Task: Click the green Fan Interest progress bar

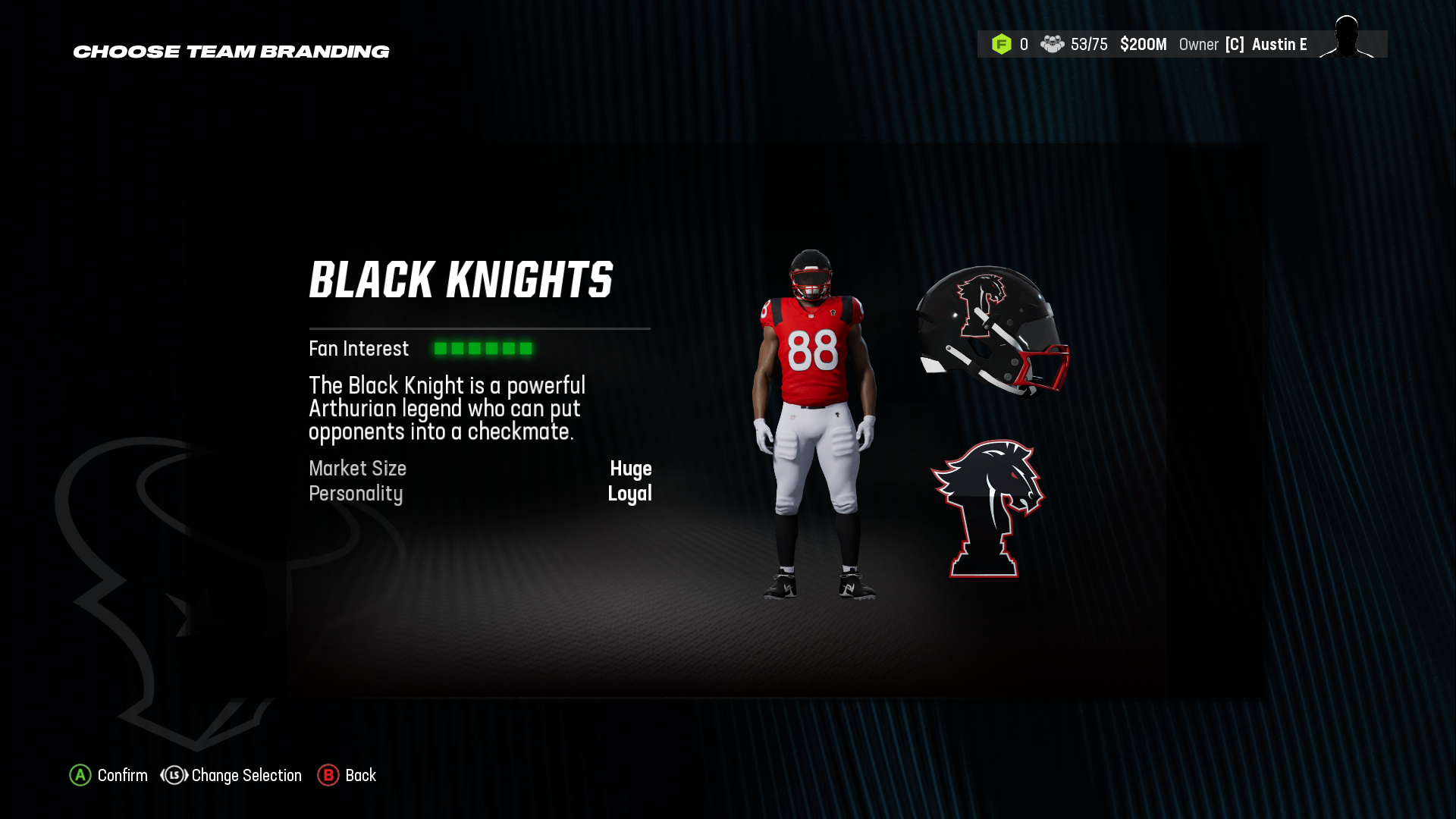Action: coord(482,348)
